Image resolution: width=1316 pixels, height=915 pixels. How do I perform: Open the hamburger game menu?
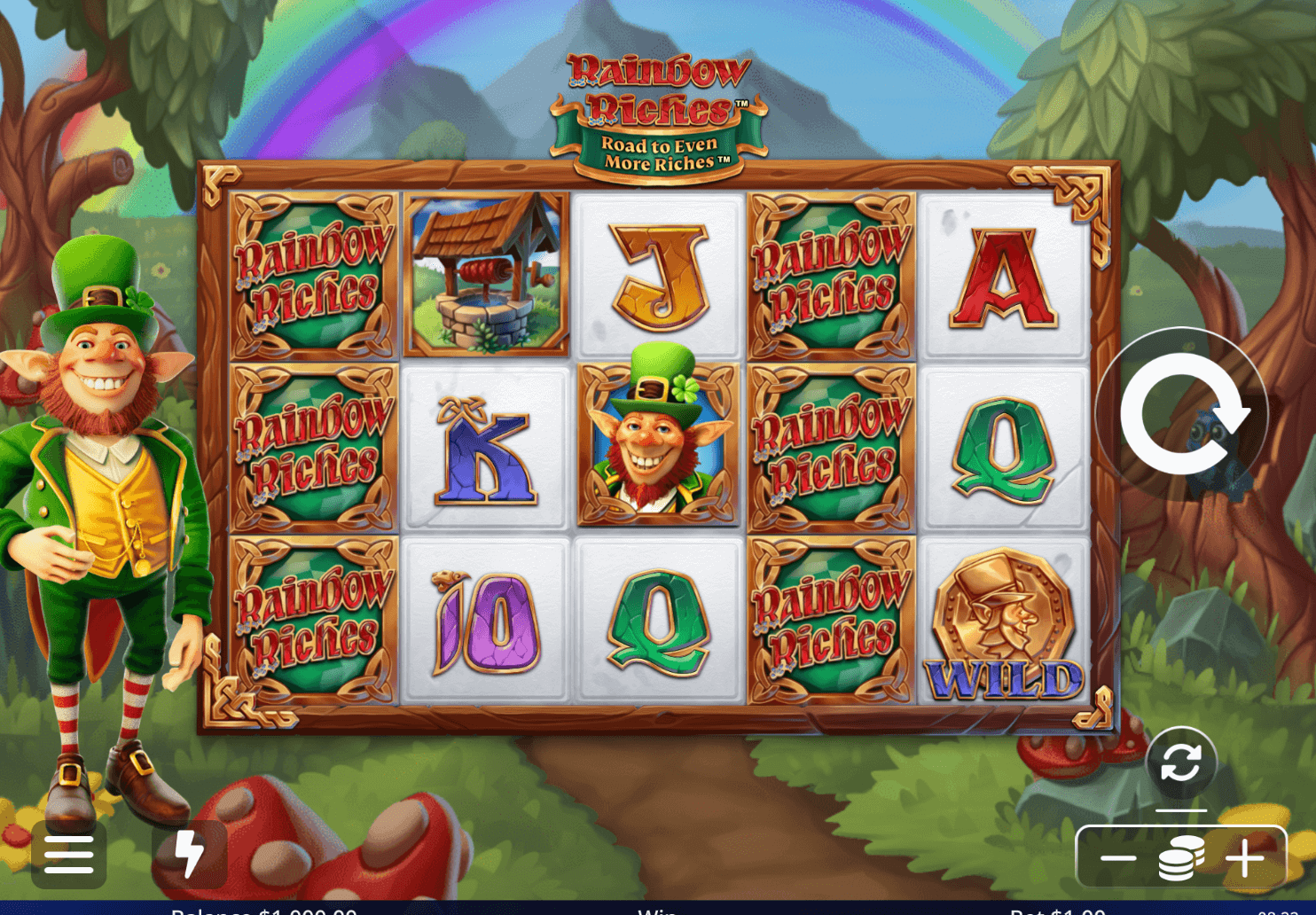(69, 855)
